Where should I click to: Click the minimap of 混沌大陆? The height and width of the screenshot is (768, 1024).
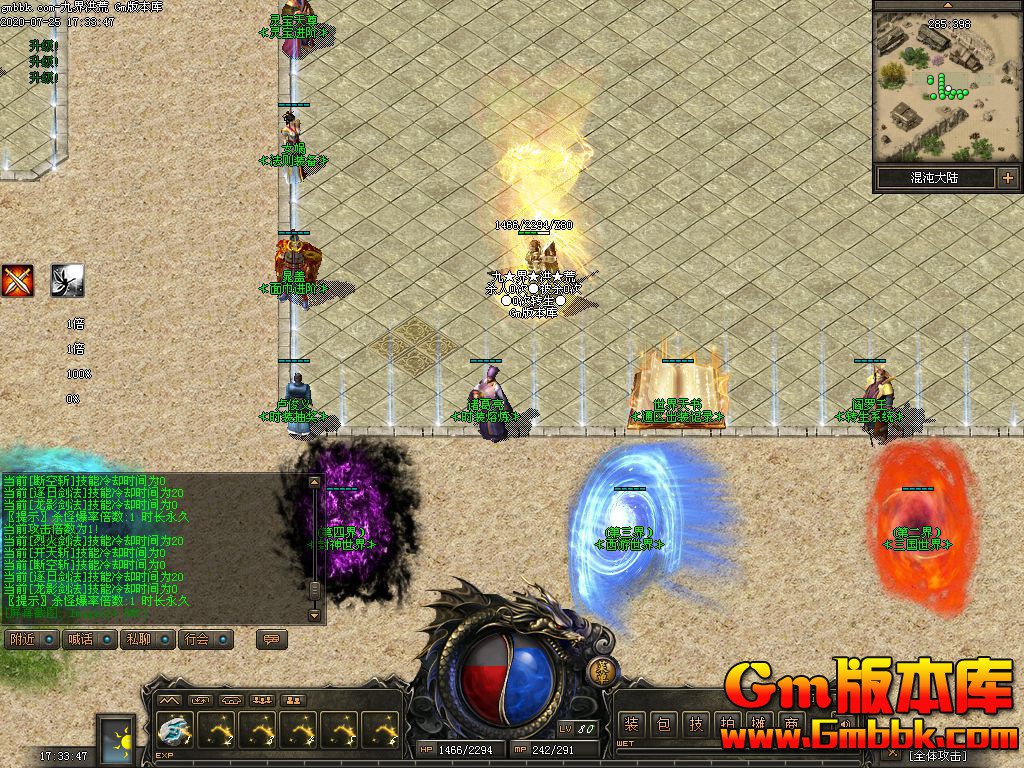[946, 88]
